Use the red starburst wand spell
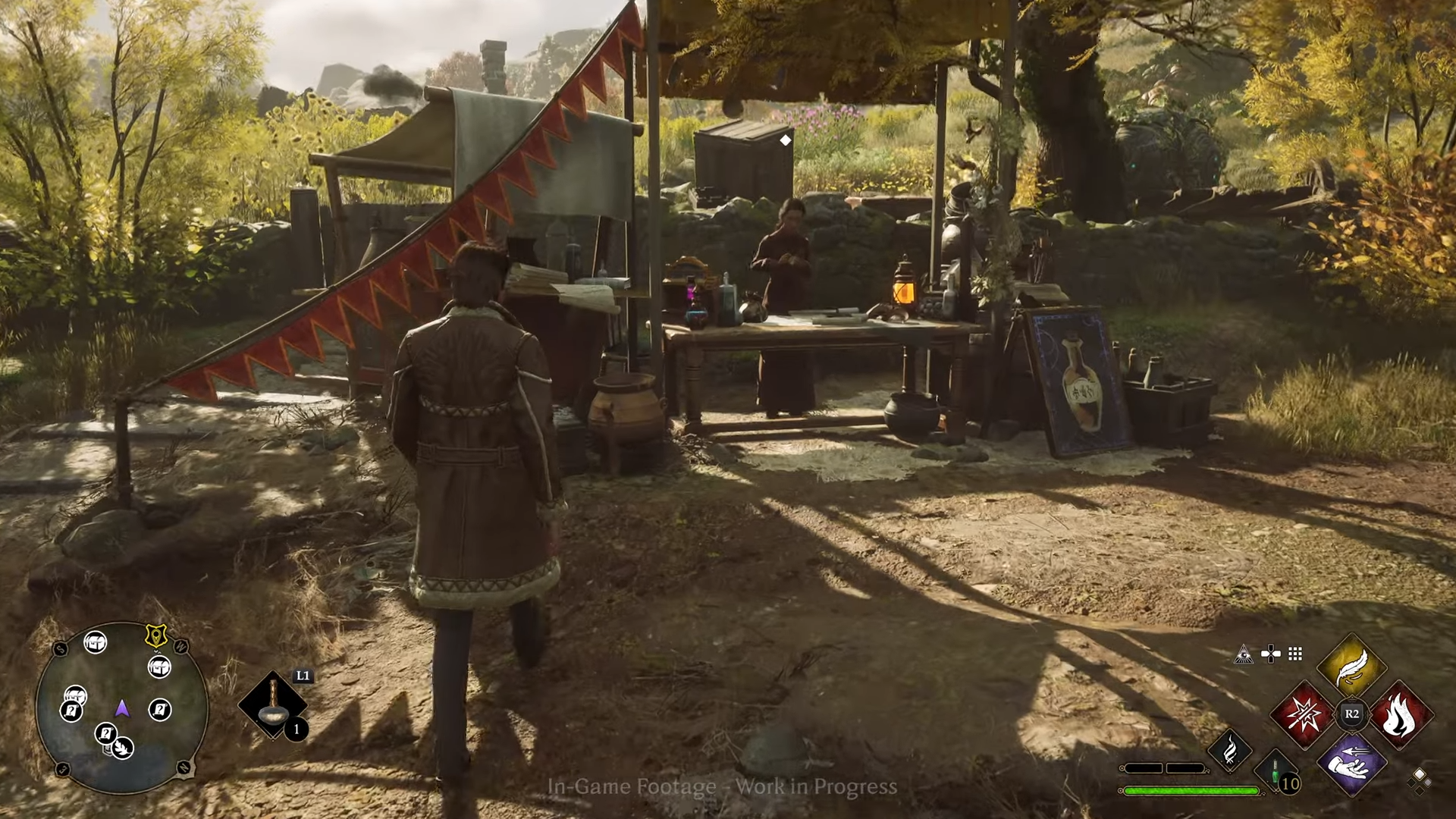This screenshot has height=819, width=1456. (1303, 715)
